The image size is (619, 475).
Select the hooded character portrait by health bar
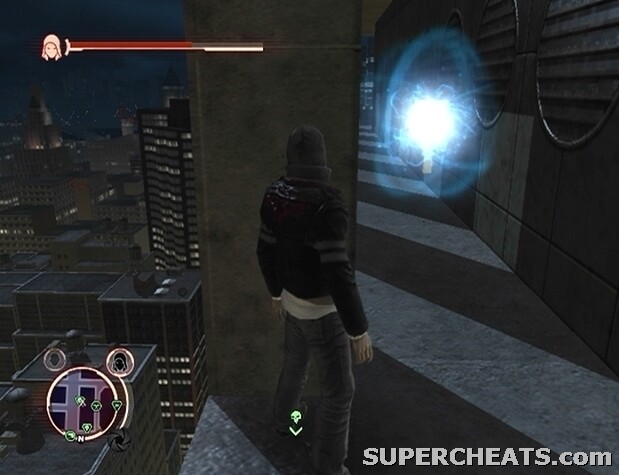click(x=49, y=45)
